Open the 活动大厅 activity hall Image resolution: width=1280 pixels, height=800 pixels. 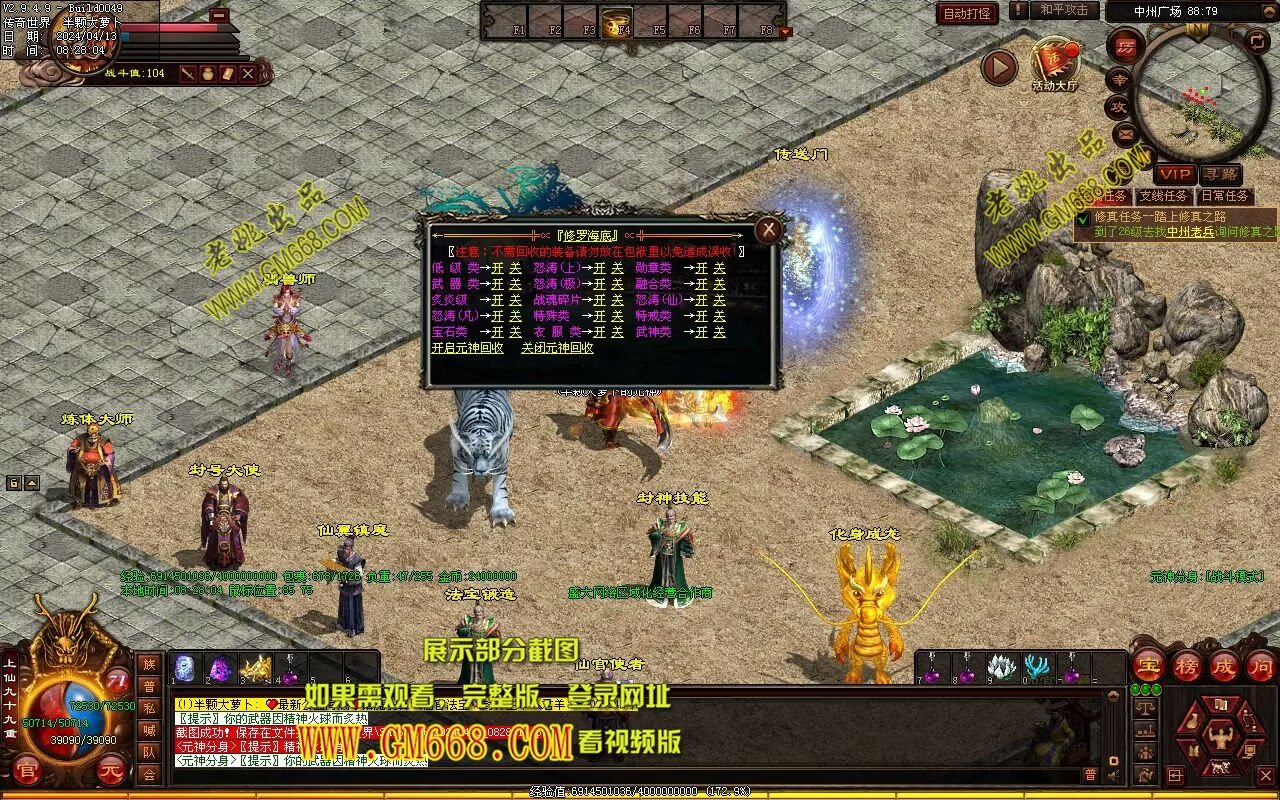pos(1055,64)
